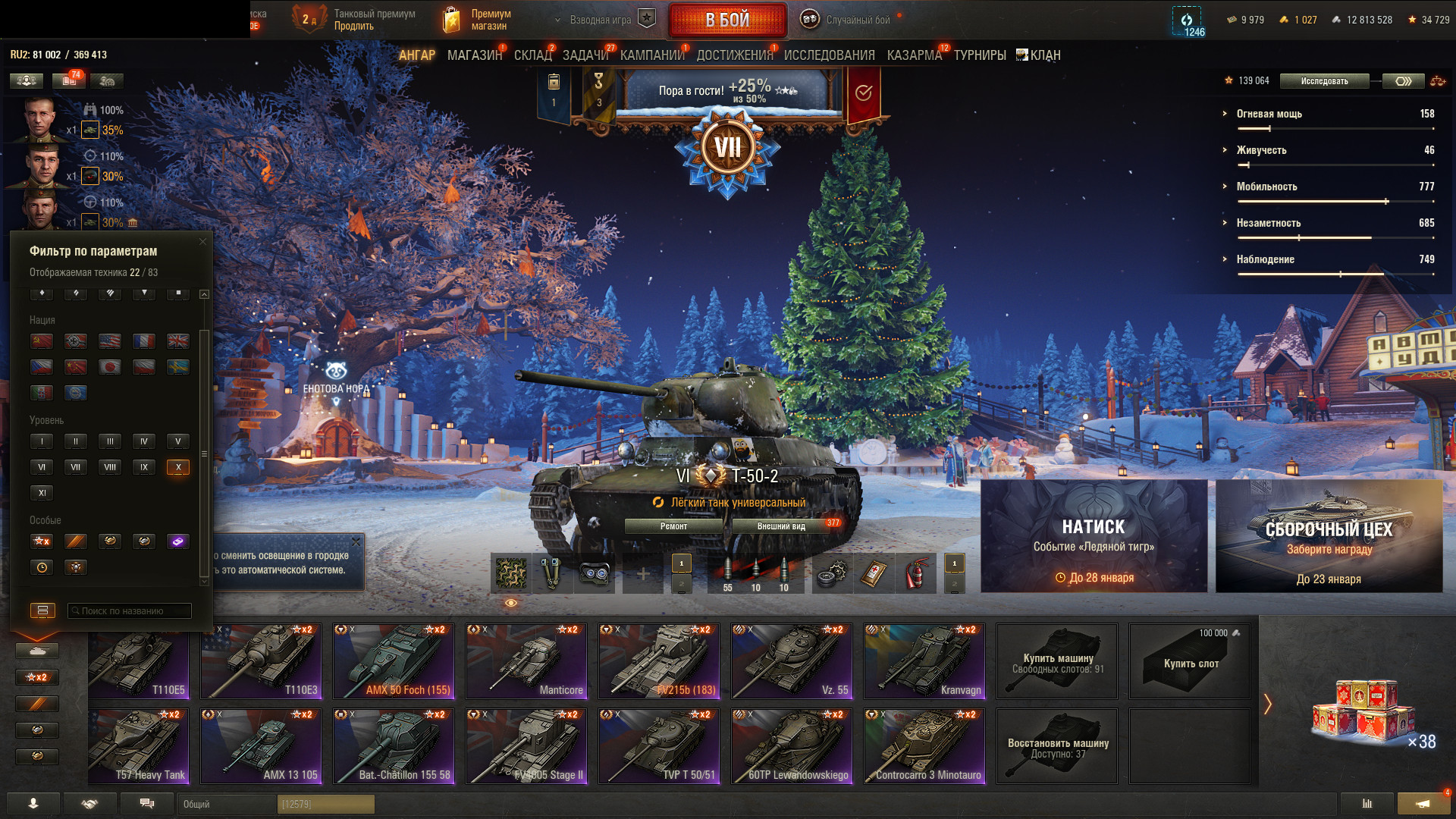Viewport: 1456px width, 819px height.
Task: Repair the tank with Ремонт button
Action: (673, 526)
